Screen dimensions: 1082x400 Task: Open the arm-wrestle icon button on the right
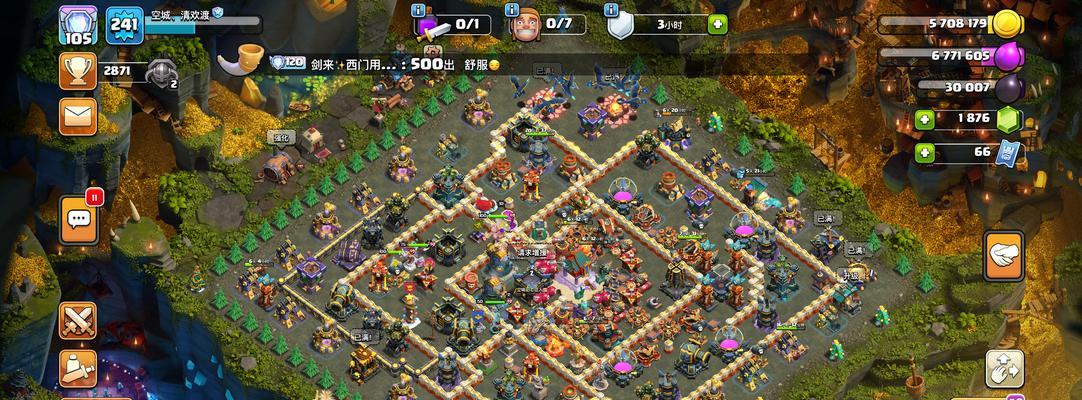1003,255
